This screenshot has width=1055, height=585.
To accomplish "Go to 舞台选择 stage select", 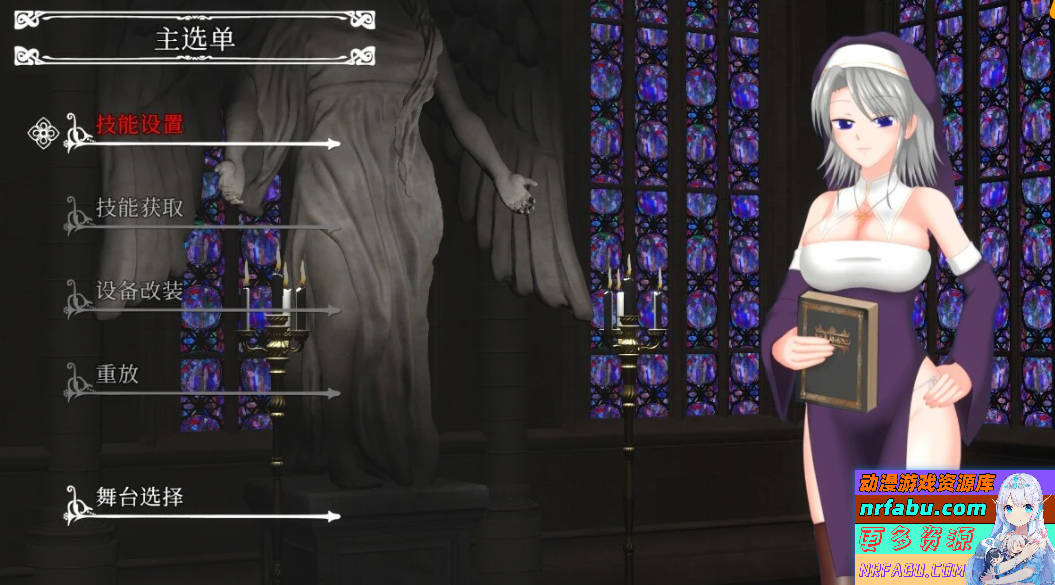I will [x=140, y=497].
